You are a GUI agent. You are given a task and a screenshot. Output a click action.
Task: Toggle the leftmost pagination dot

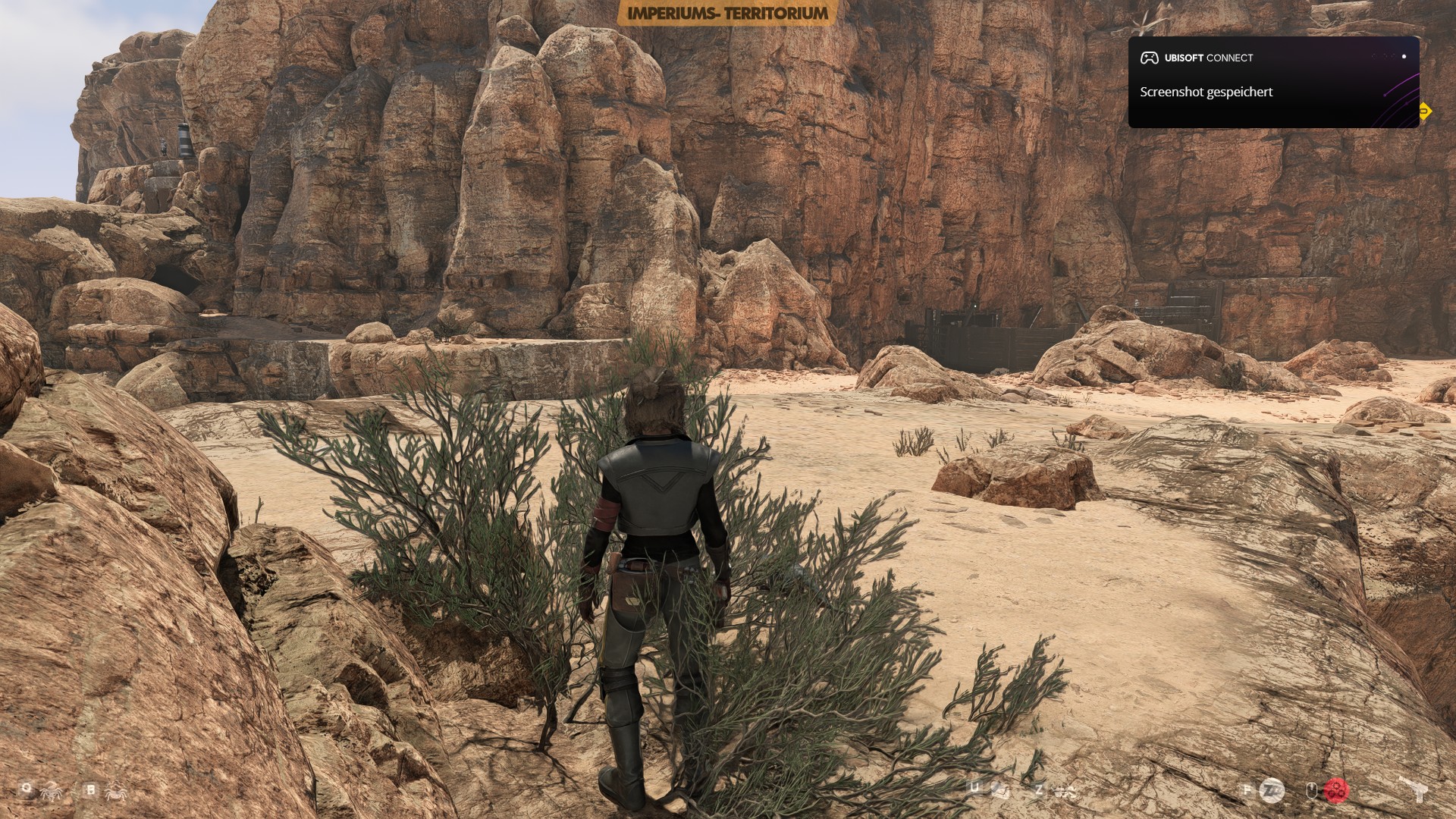[1374, 56]
